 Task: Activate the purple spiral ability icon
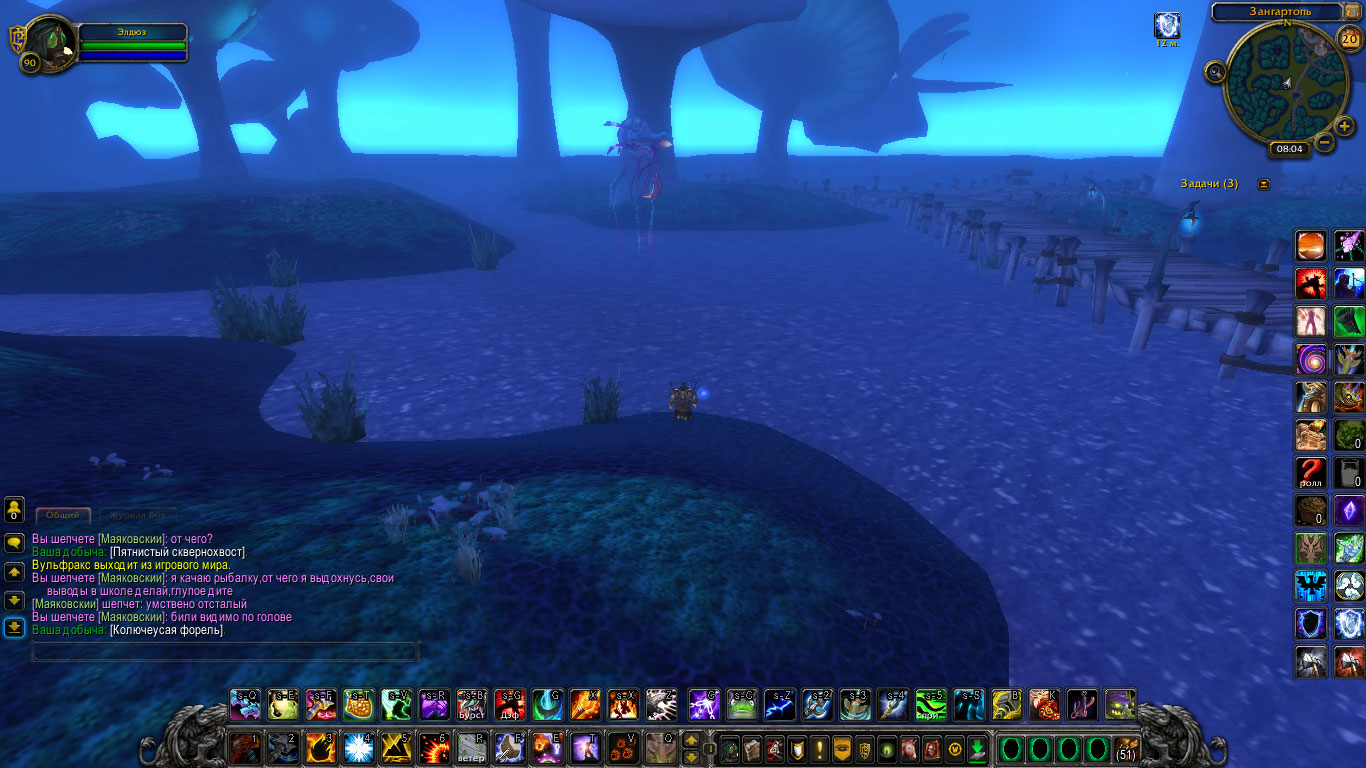1310,359
